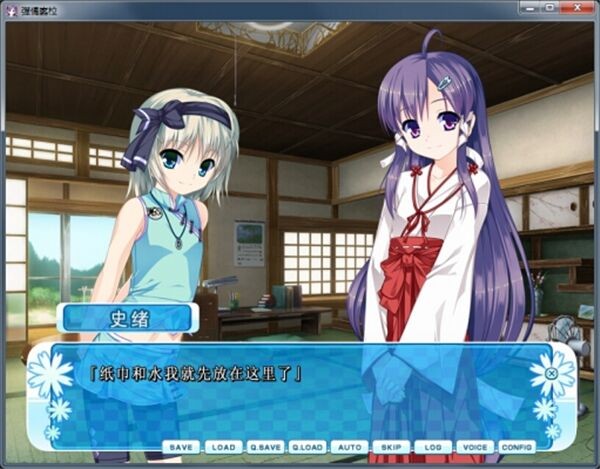The image size is (600, 469).
Task: Activate the SKIP button
Action: pos(391,447)
